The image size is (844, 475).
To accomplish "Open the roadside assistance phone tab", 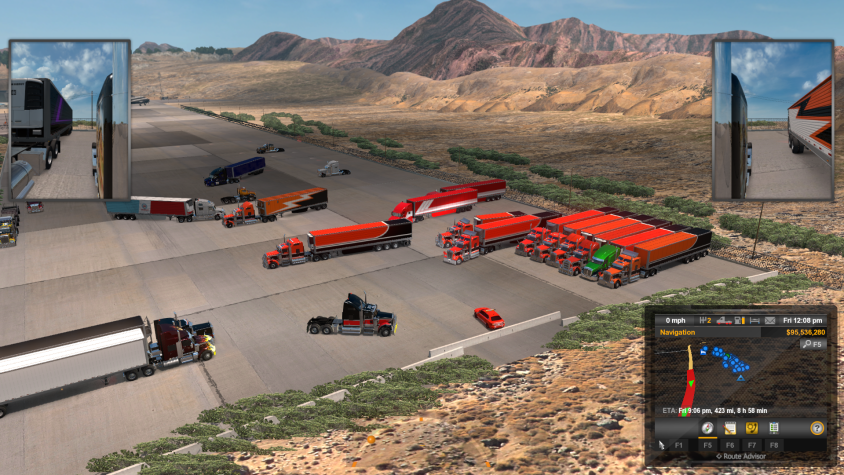I will [751, 428].
